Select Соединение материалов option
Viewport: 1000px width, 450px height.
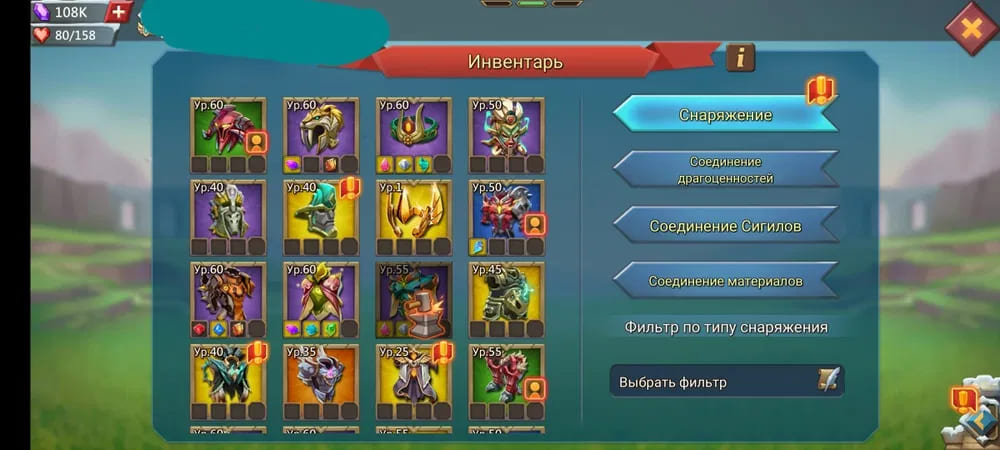point(725,281)
